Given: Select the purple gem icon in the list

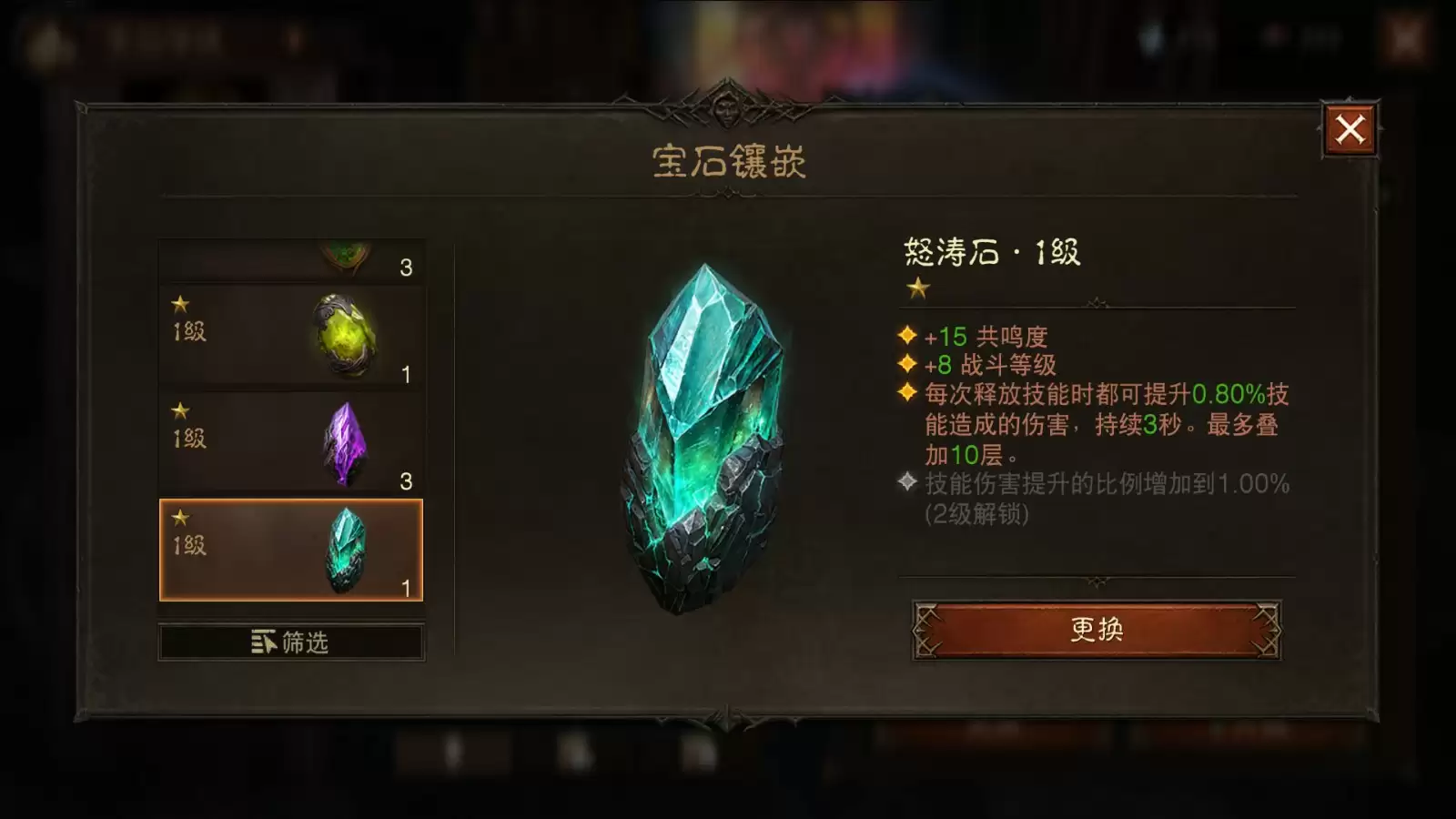Looking at the screenshot, I should pyautogui.click(x=347, y=443).
